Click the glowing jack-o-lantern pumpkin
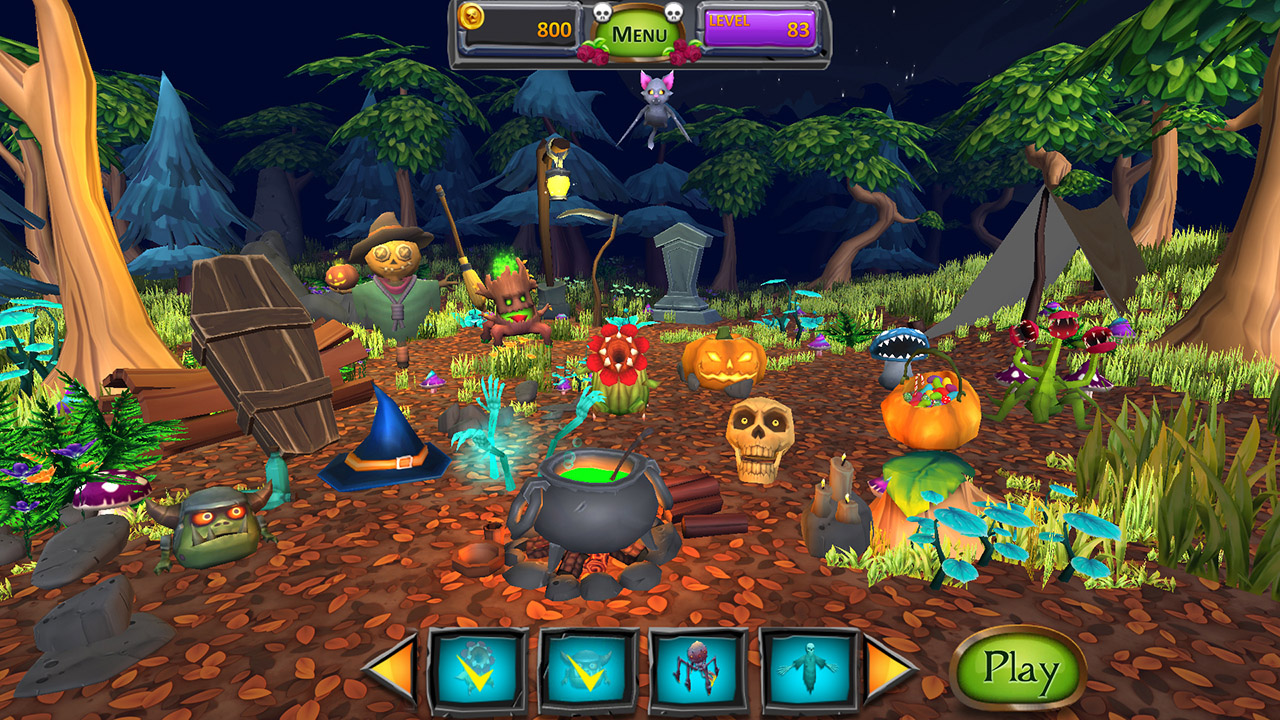Viewport: 1280px width, 720px height. coord(722,364)
